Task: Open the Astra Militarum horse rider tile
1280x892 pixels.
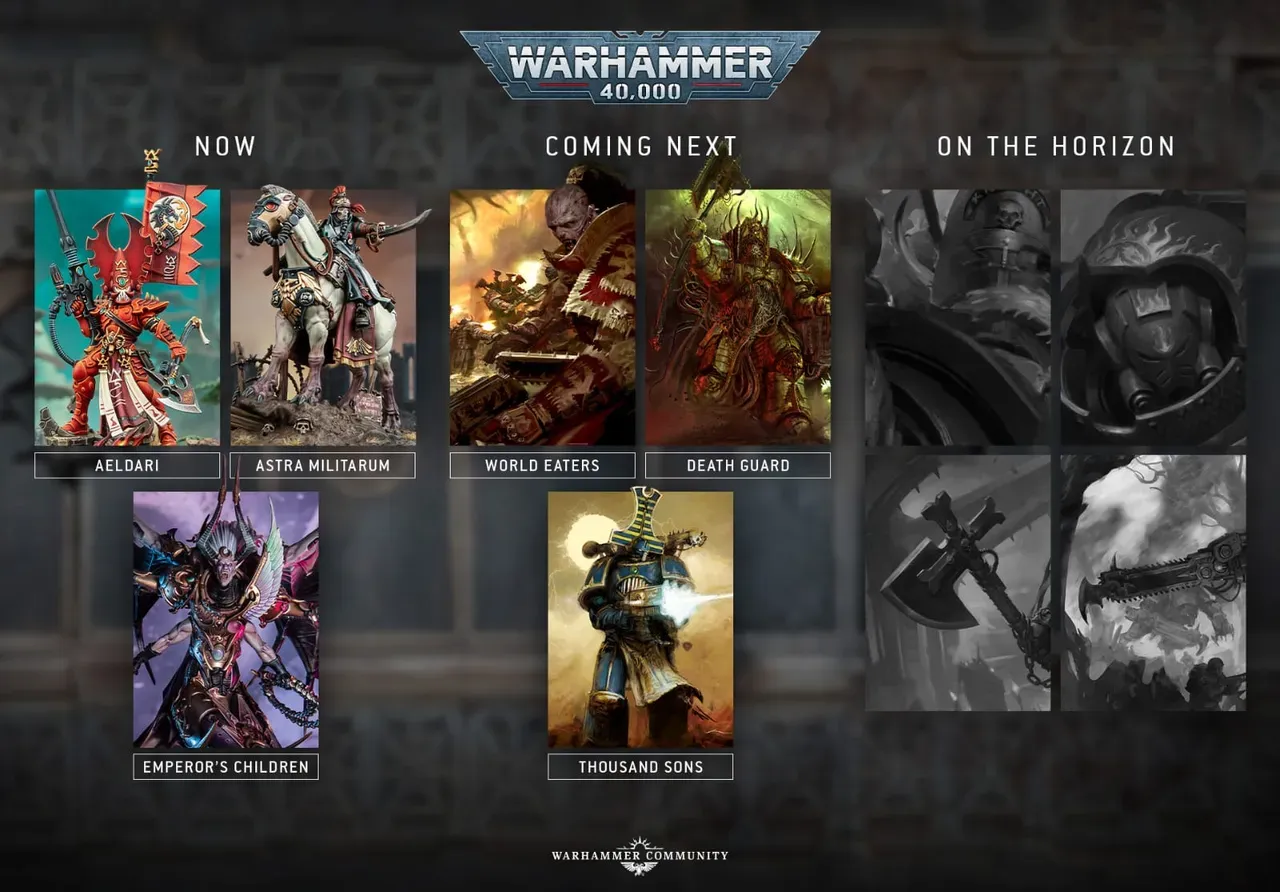Action: (323, 317)
